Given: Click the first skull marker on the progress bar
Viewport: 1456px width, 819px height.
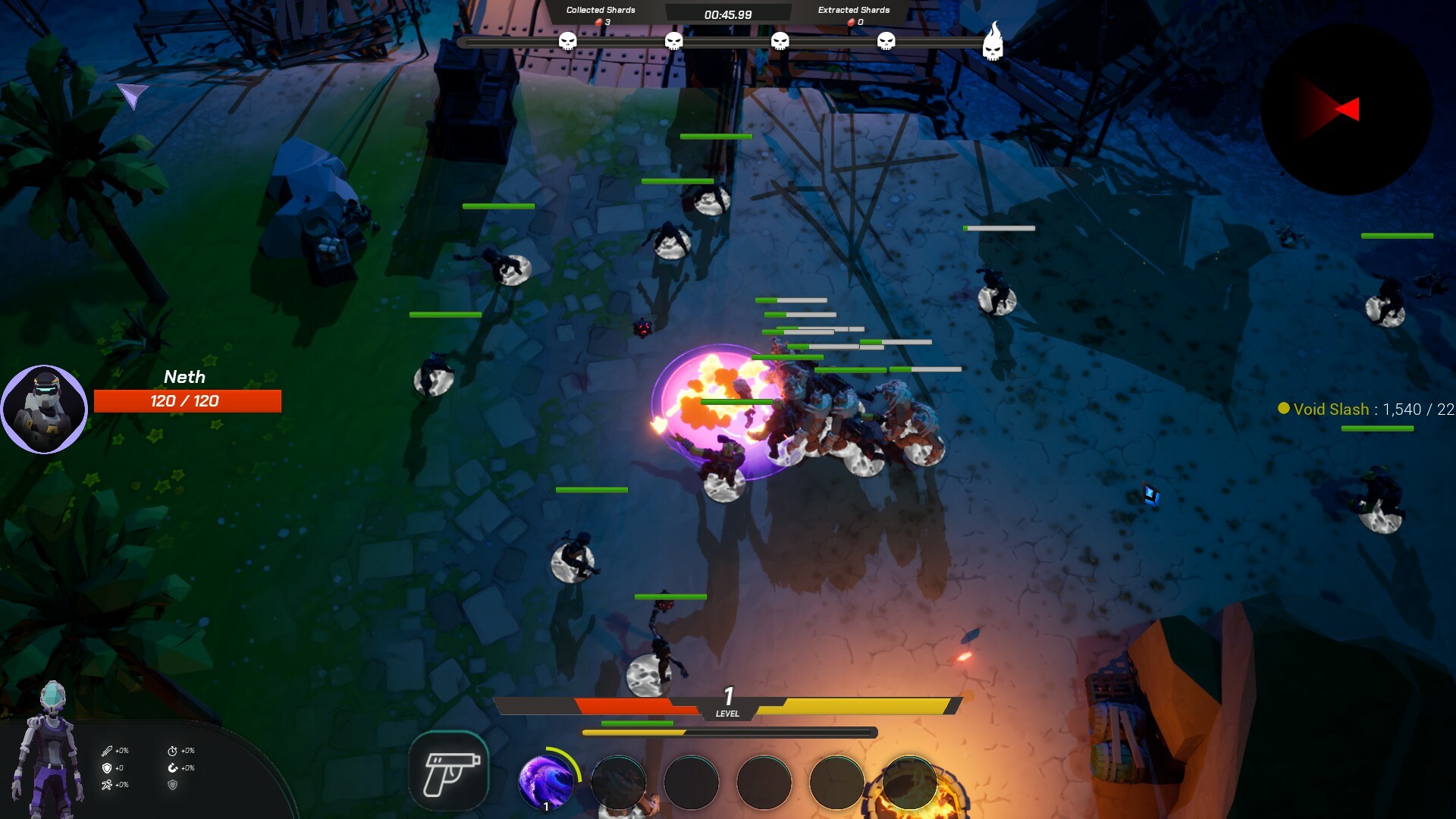Looking at the screenshot, I should (x=566, y=42).
